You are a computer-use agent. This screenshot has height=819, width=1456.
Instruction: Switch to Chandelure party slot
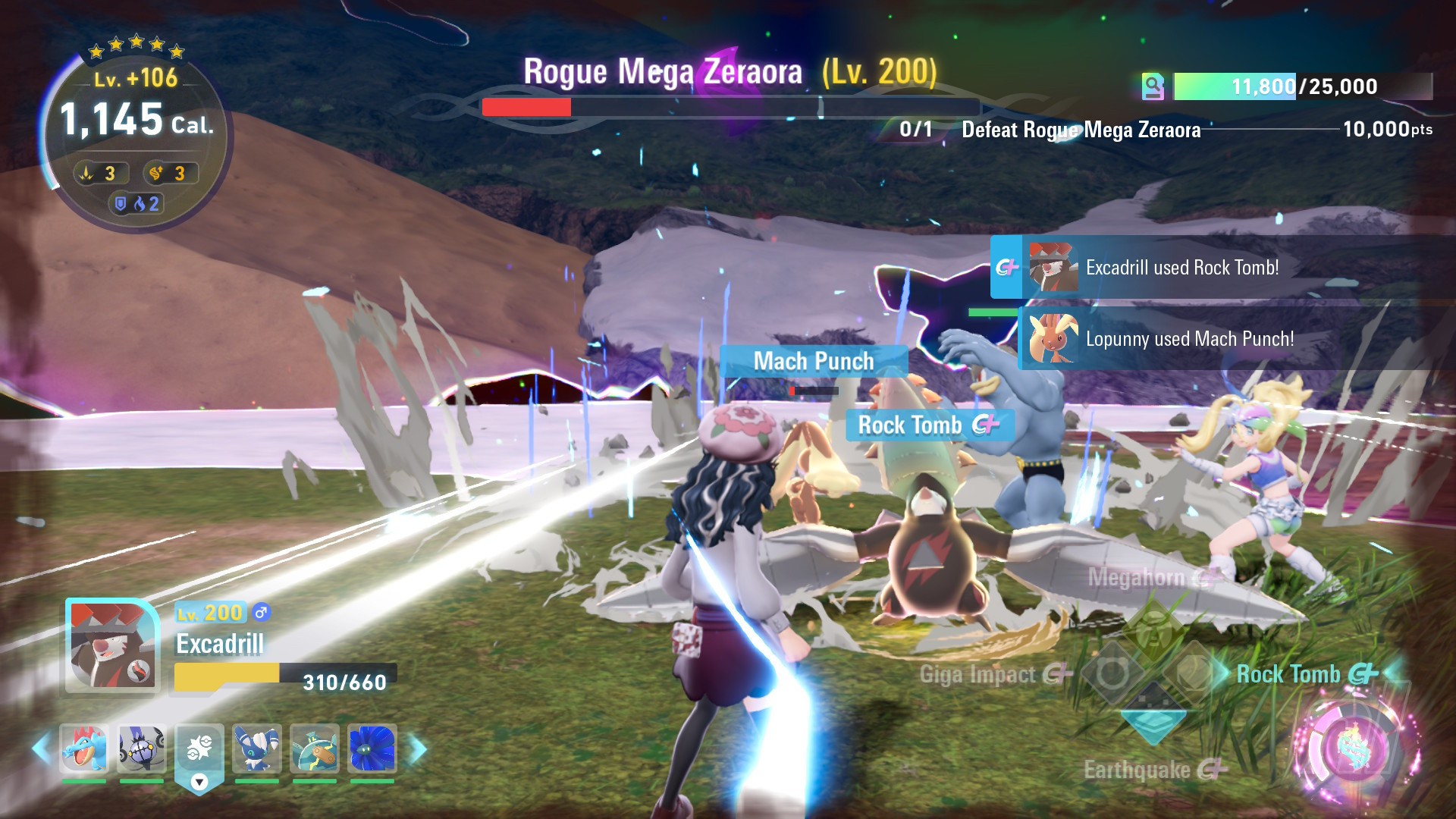point(142,748)
